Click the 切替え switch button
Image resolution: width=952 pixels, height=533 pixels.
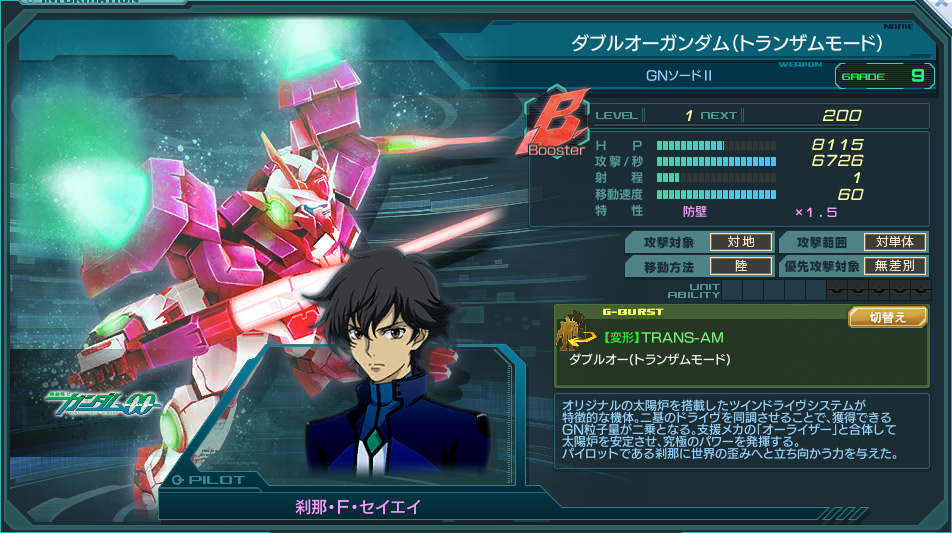887,317
